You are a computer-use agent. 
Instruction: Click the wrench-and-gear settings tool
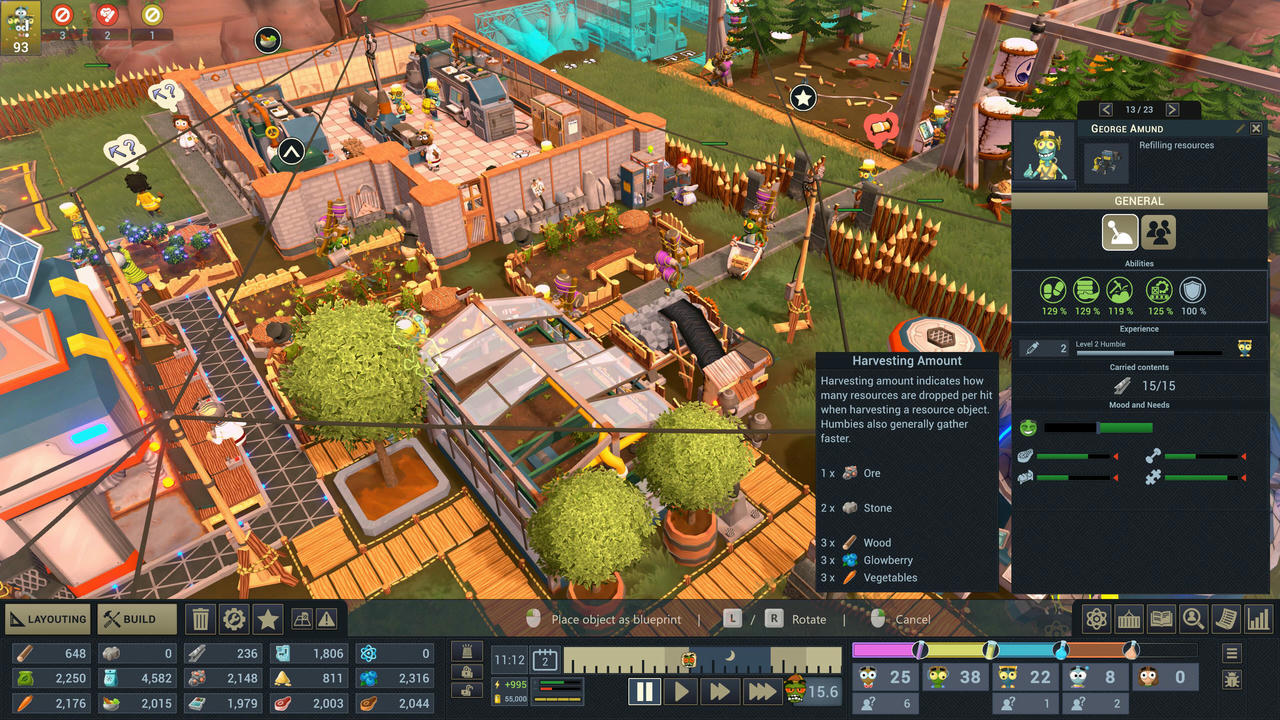tap(234, 619)
